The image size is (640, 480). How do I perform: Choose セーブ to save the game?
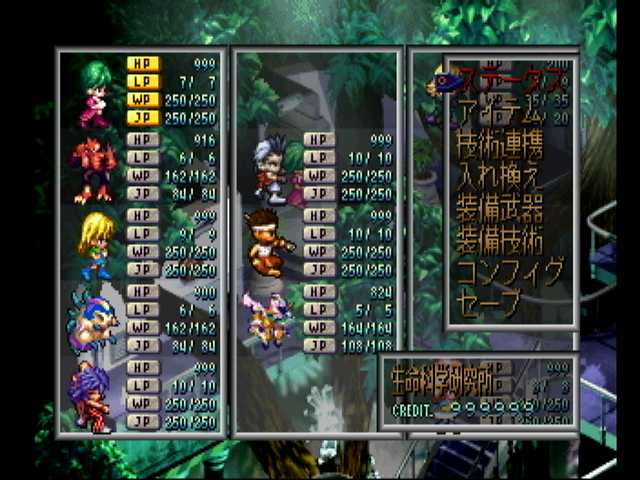(x=488, y=302)
